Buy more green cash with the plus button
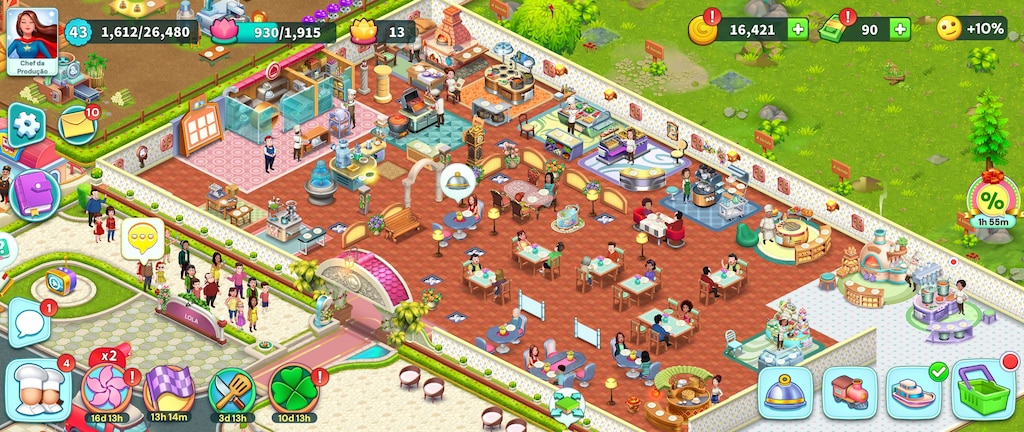This screenshot has height=432, width=1024. pos(900,30)
